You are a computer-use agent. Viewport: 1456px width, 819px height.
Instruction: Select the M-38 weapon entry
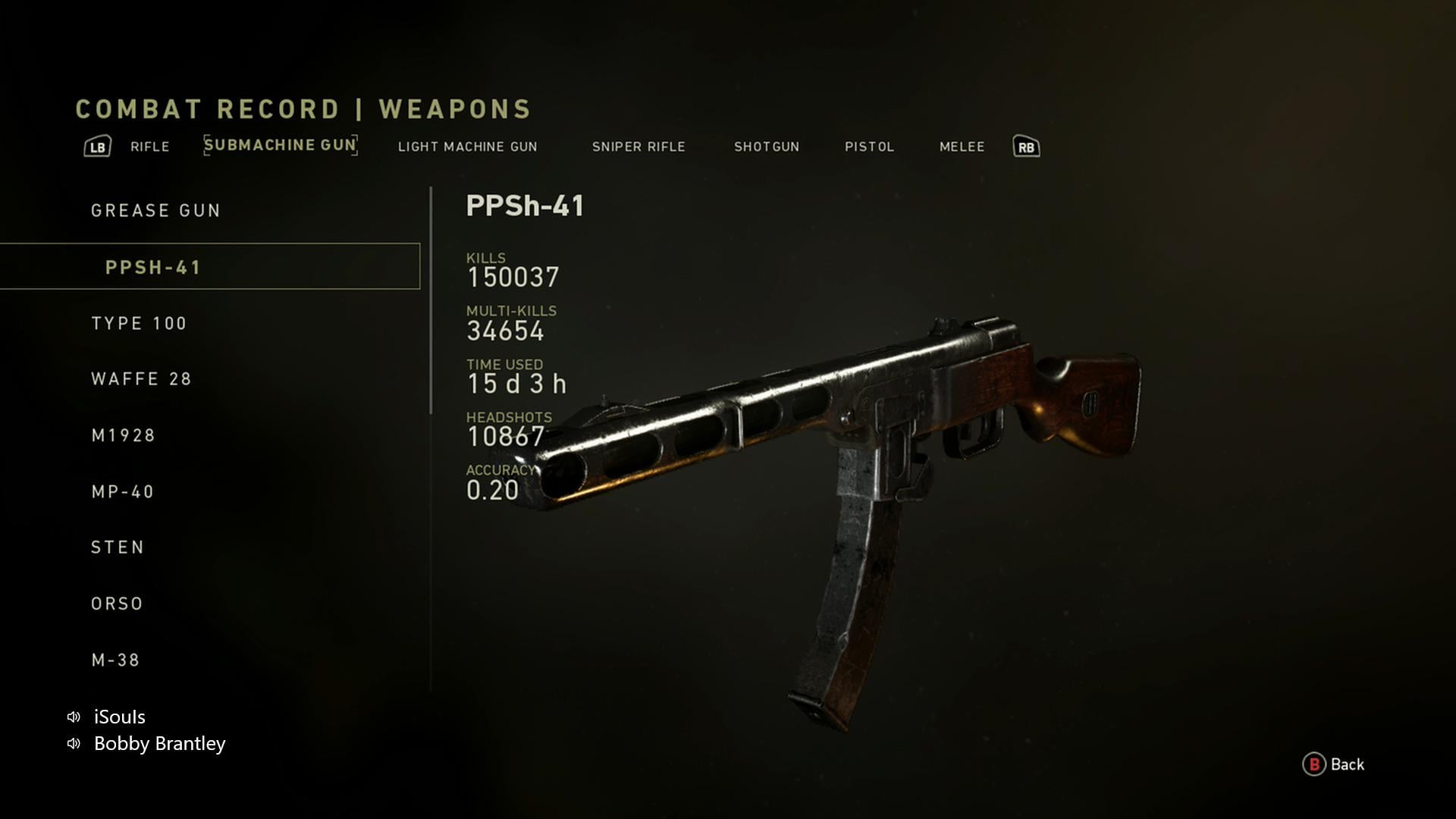(x=115, y=661)
